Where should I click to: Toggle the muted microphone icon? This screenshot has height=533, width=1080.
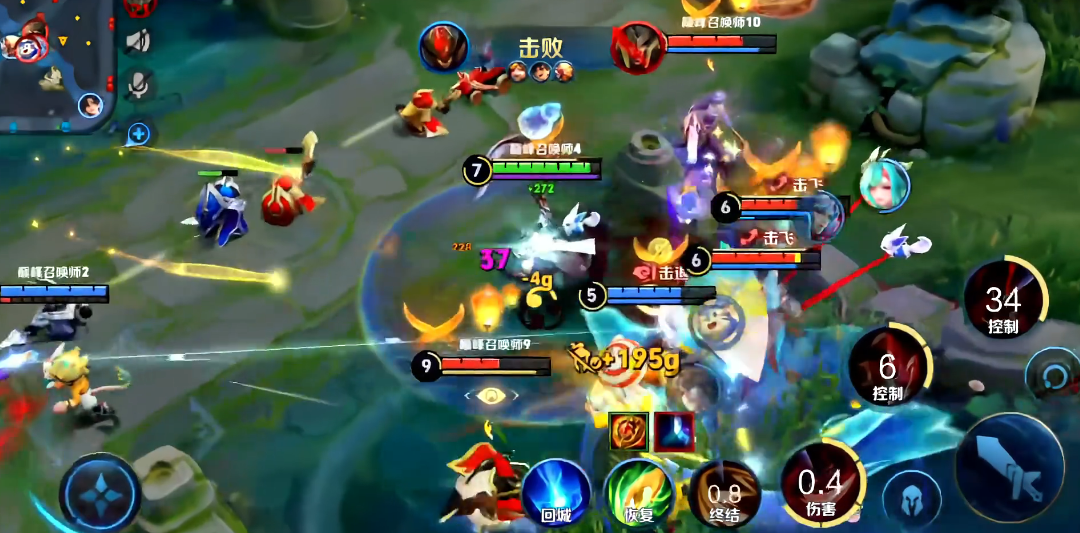click(141, 84)
